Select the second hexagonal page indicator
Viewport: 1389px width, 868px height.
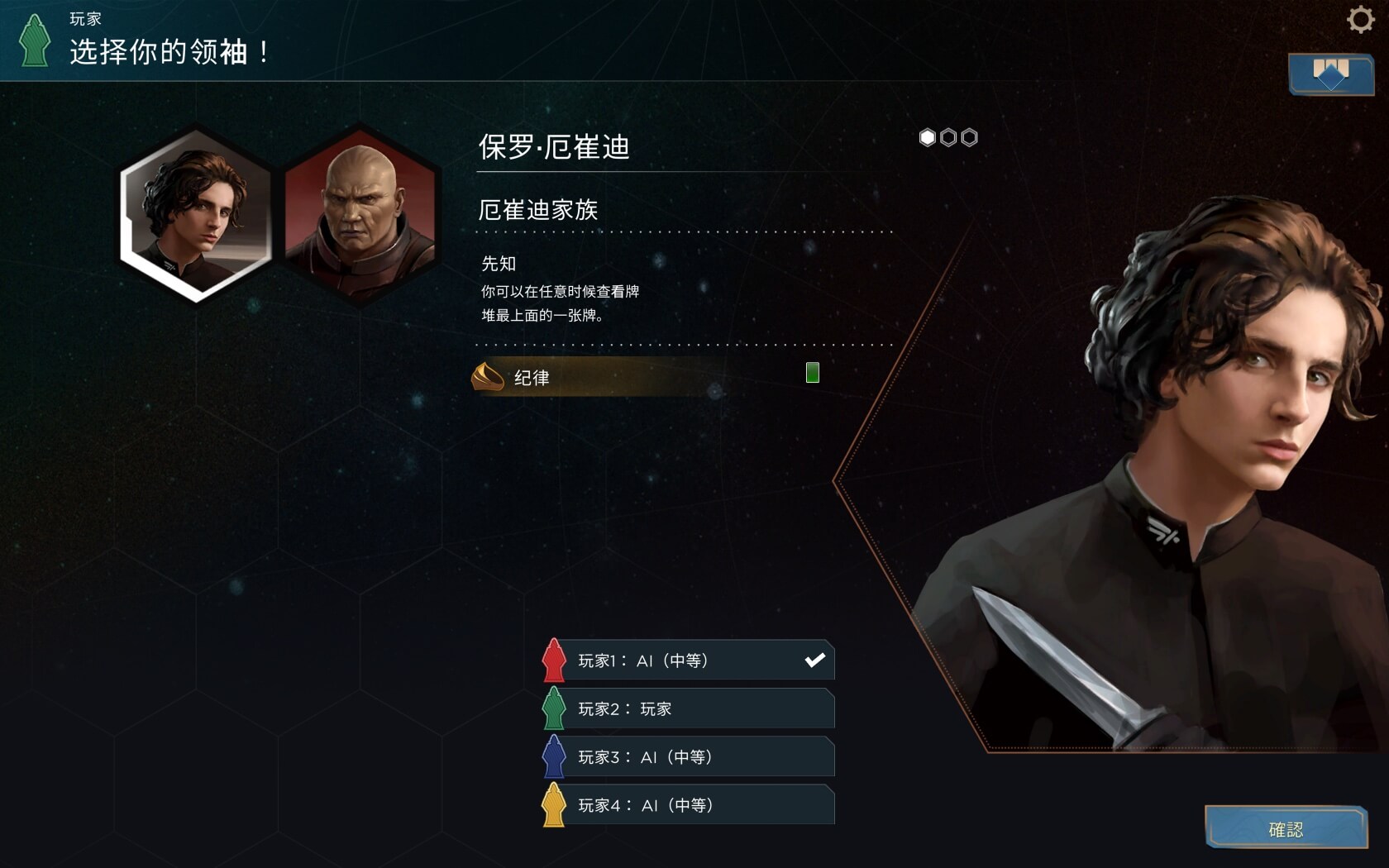click(x=947, y=137)
